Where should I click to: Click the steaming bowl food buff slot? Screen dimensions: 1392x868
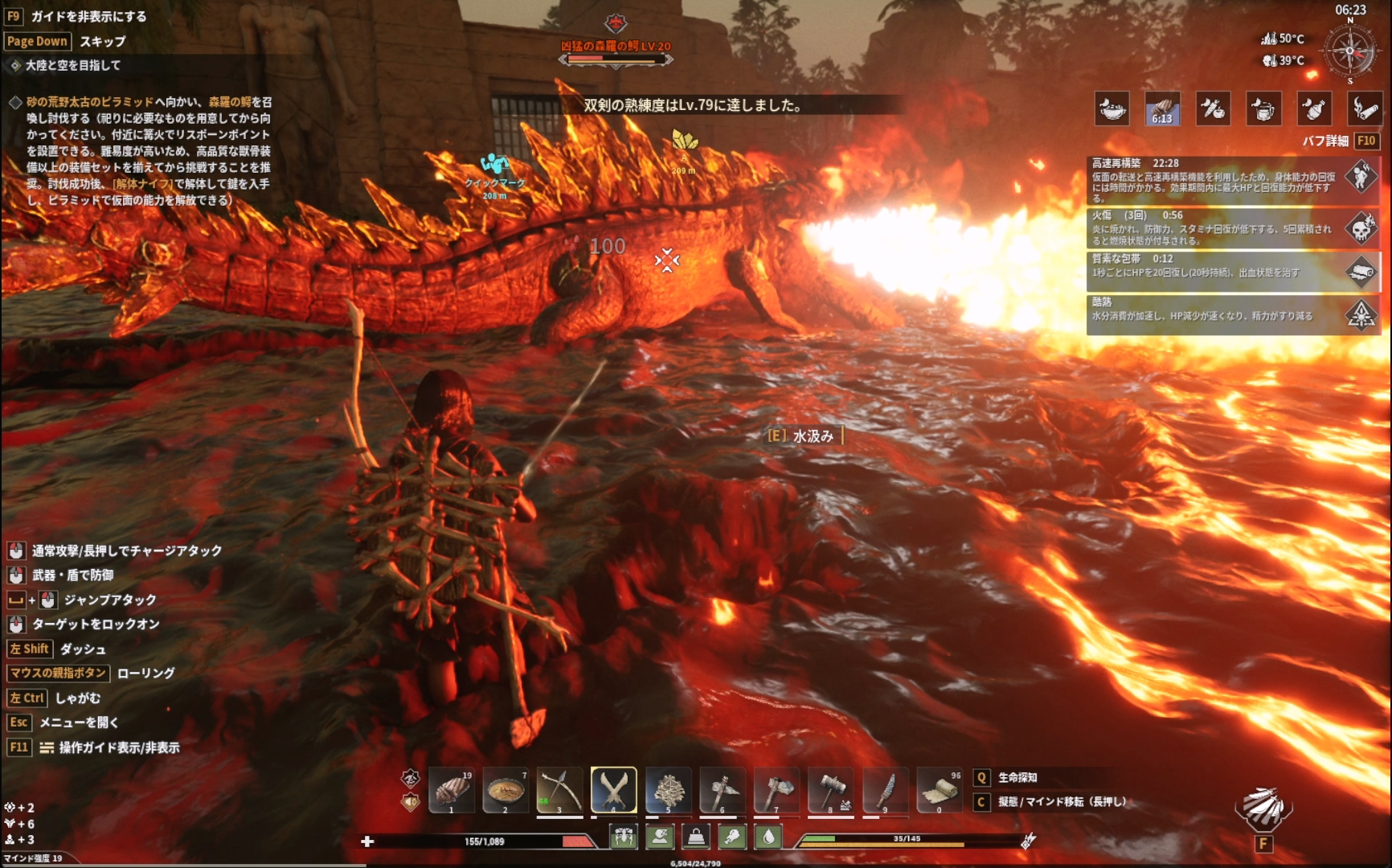click(1112, 108)
